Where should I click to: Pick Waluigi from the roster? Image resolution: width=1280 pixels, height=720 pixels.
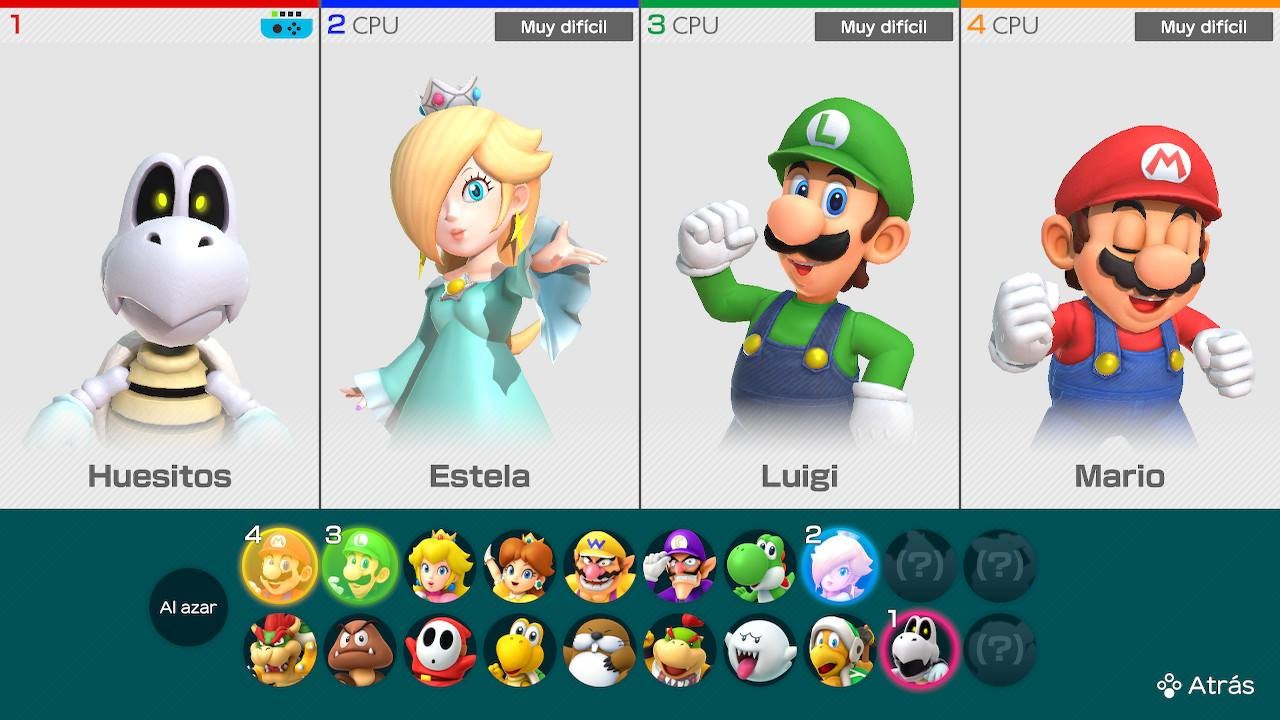678,565
